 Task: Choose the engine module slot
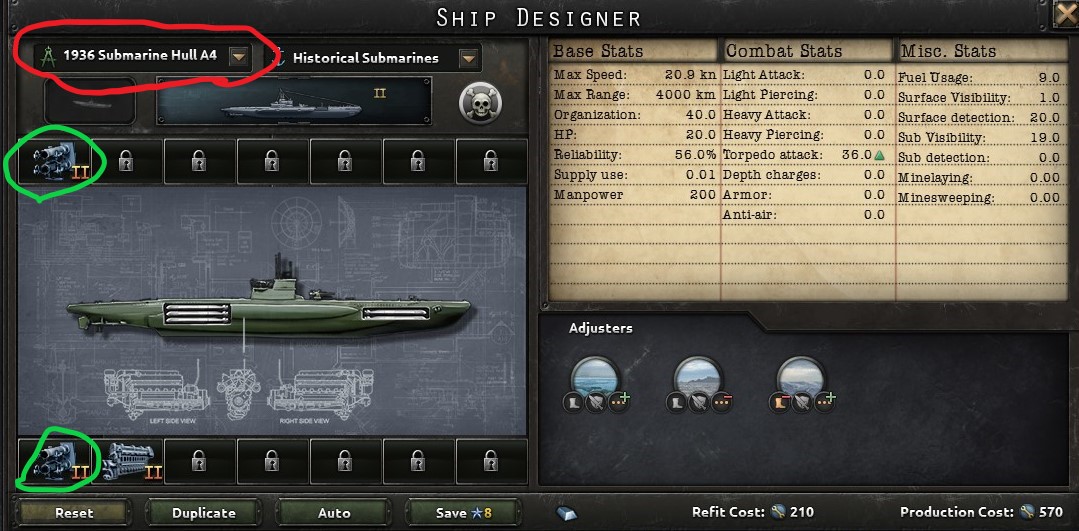coord(128,460)
